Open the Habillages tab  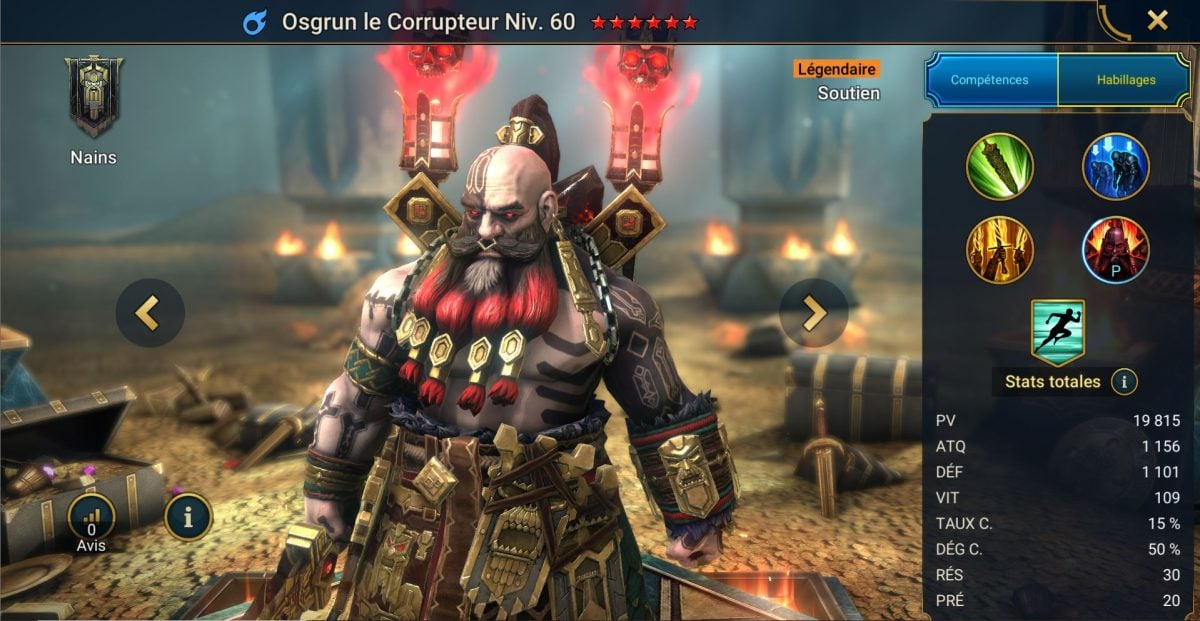1123,80
